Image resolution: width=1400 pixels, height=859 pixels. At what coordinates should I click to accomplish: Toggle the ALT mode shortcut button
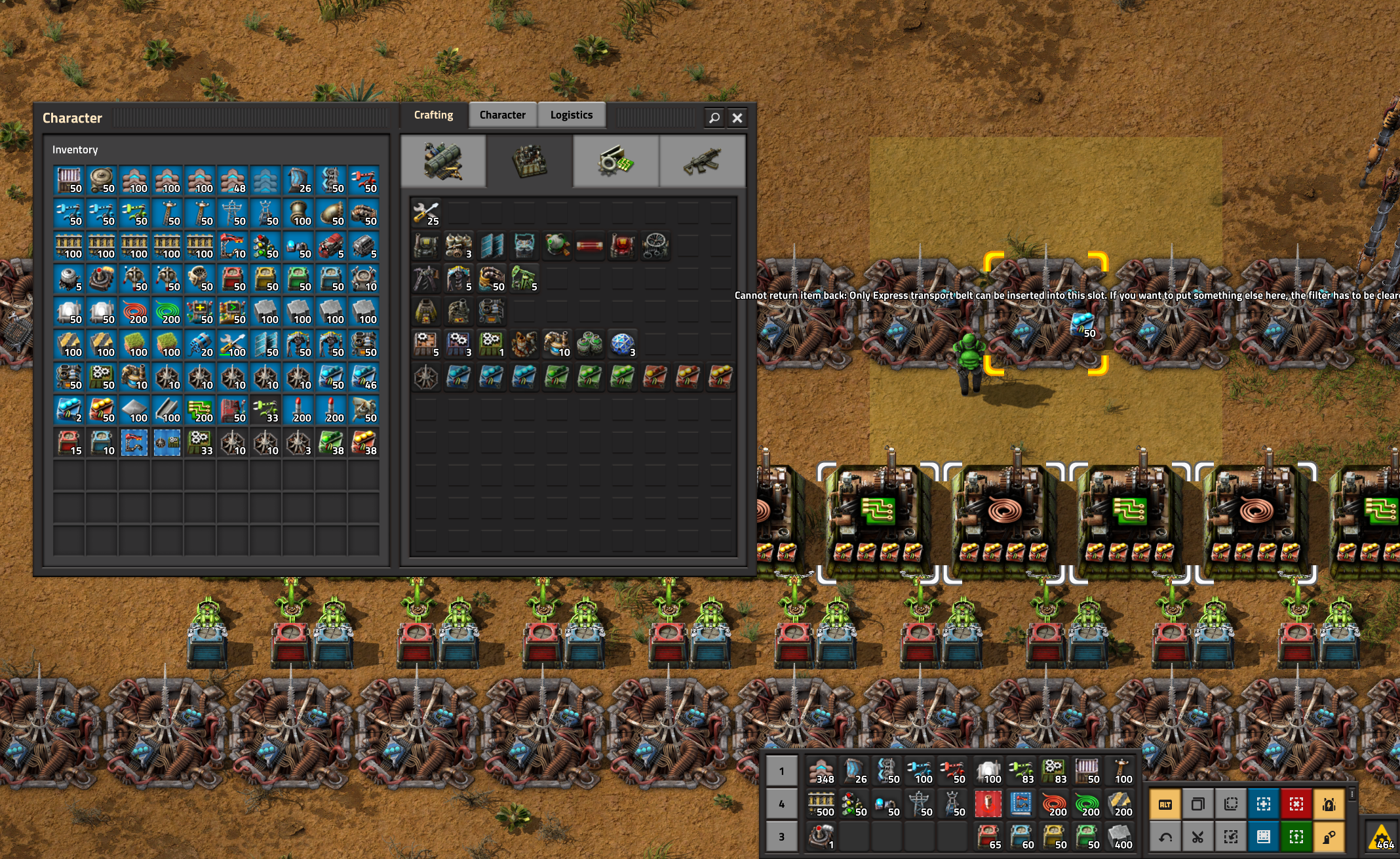(1165, 804)
